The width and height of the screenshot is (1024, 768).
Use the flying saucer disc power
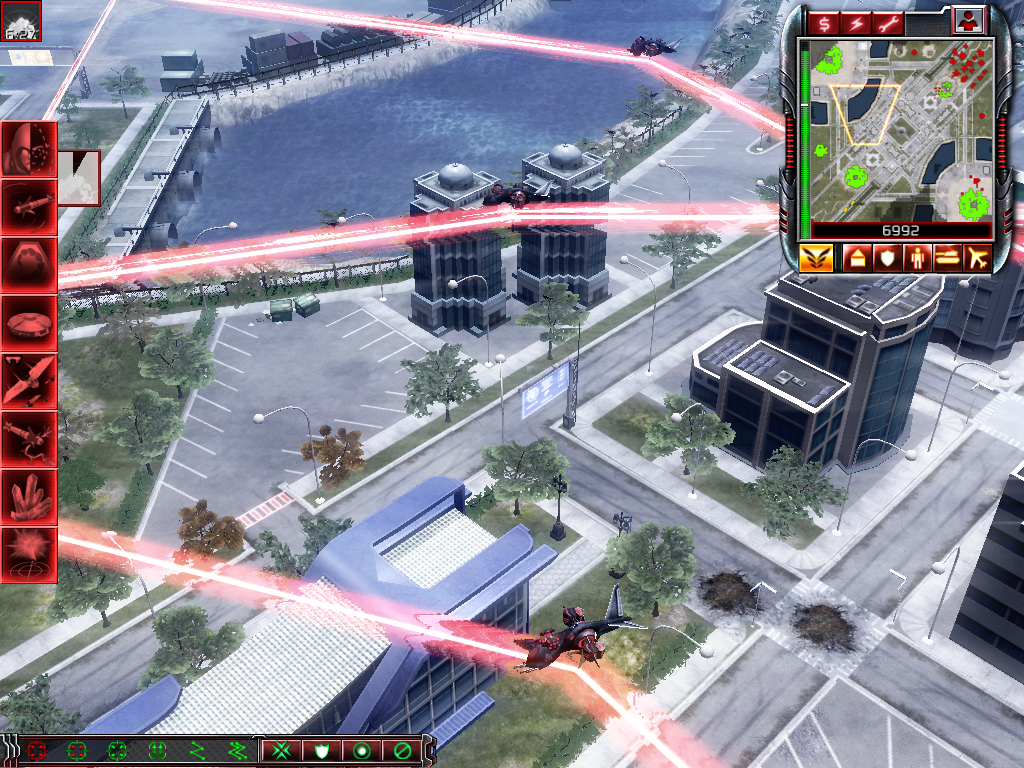pyautogui.click(x=29, y=323)
